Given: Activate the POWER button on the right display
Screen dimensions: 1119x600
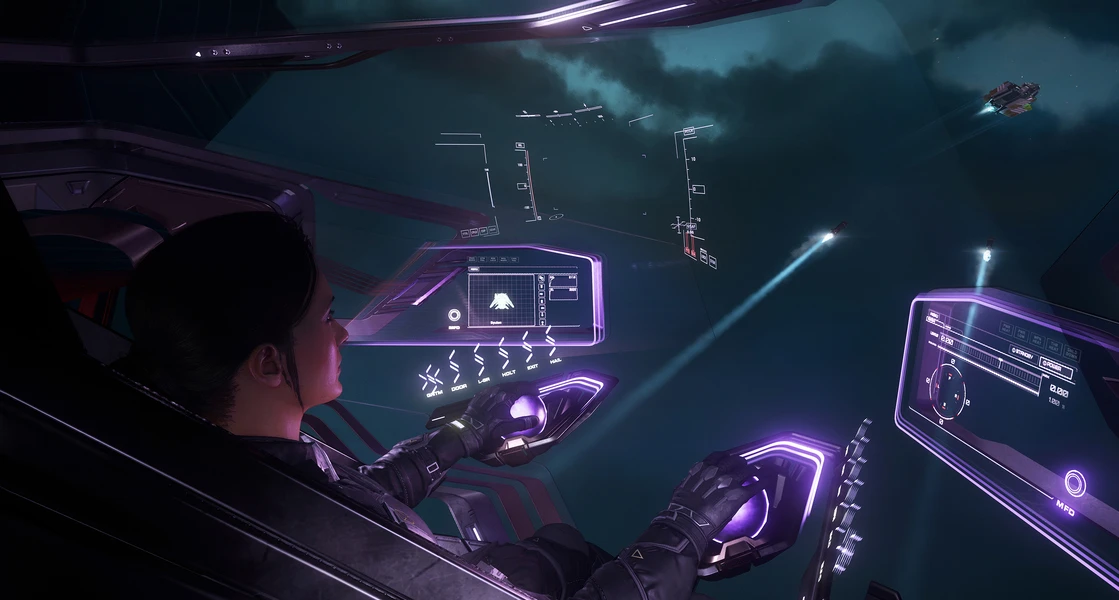Looking at the screenshot, I should (1056, 368).
